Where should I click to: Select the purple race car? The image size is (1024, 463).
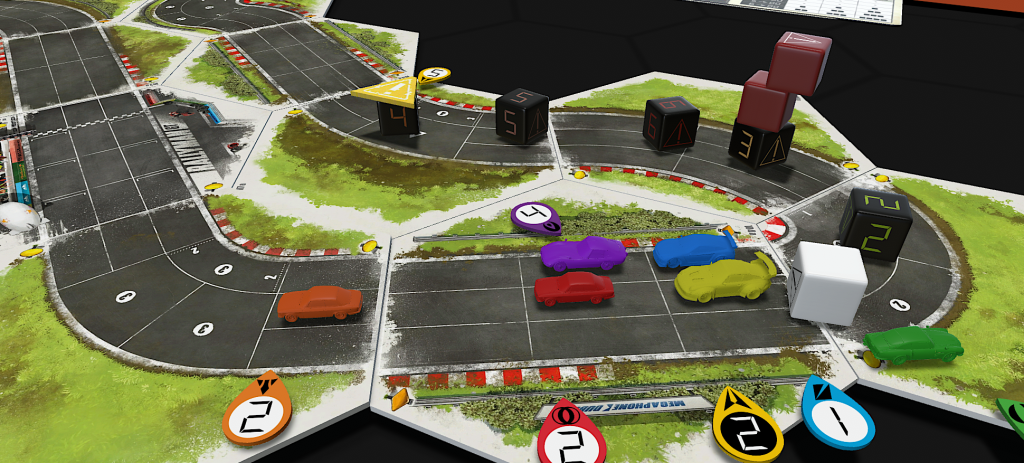582,254
